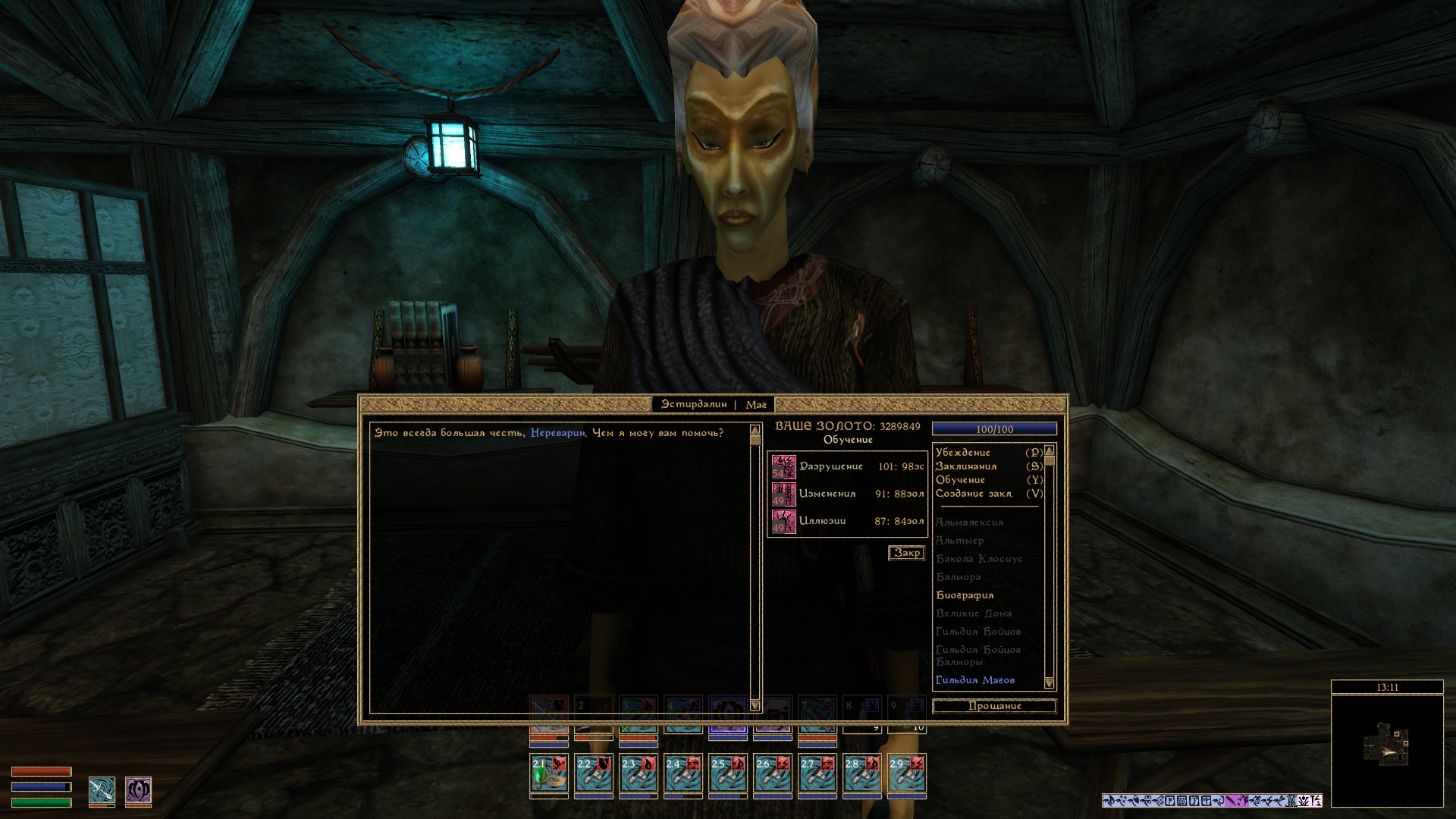Close the training window with Закр

coord(906,554)
